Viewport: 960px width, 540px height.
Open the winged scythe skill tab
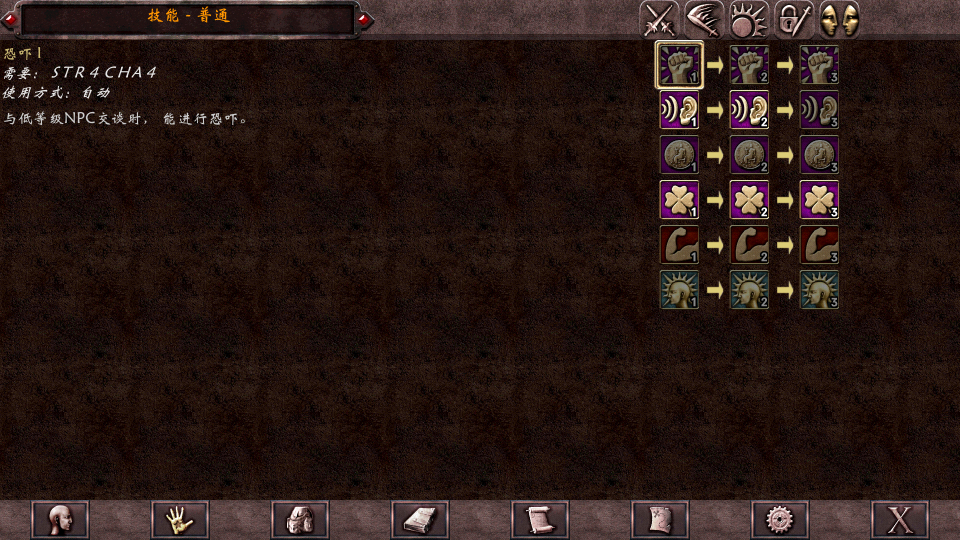pos(704,20)
